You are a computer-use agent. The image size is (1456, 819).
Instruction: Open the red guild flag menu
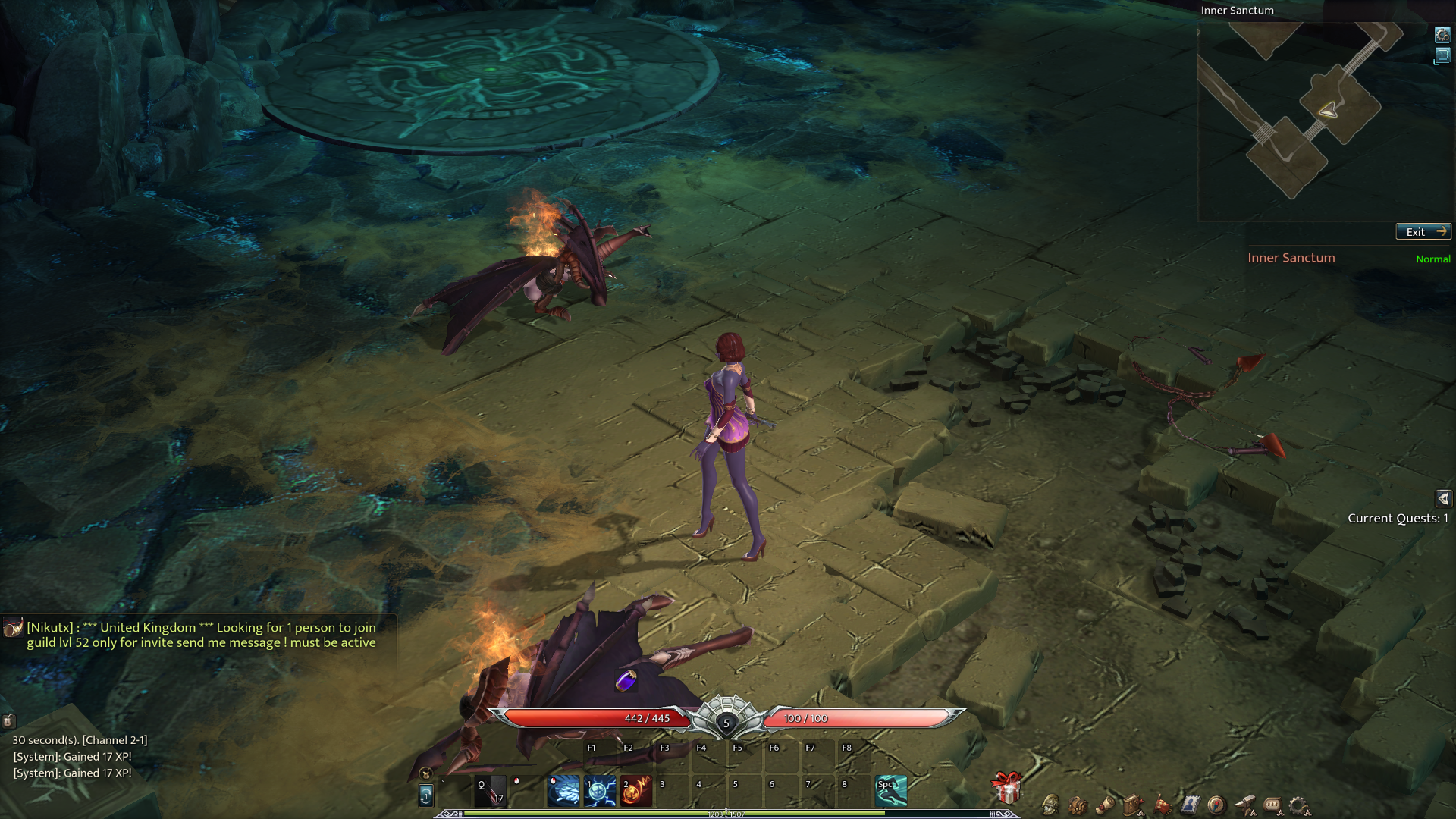pyautogui.click(x=1162, y=805)
